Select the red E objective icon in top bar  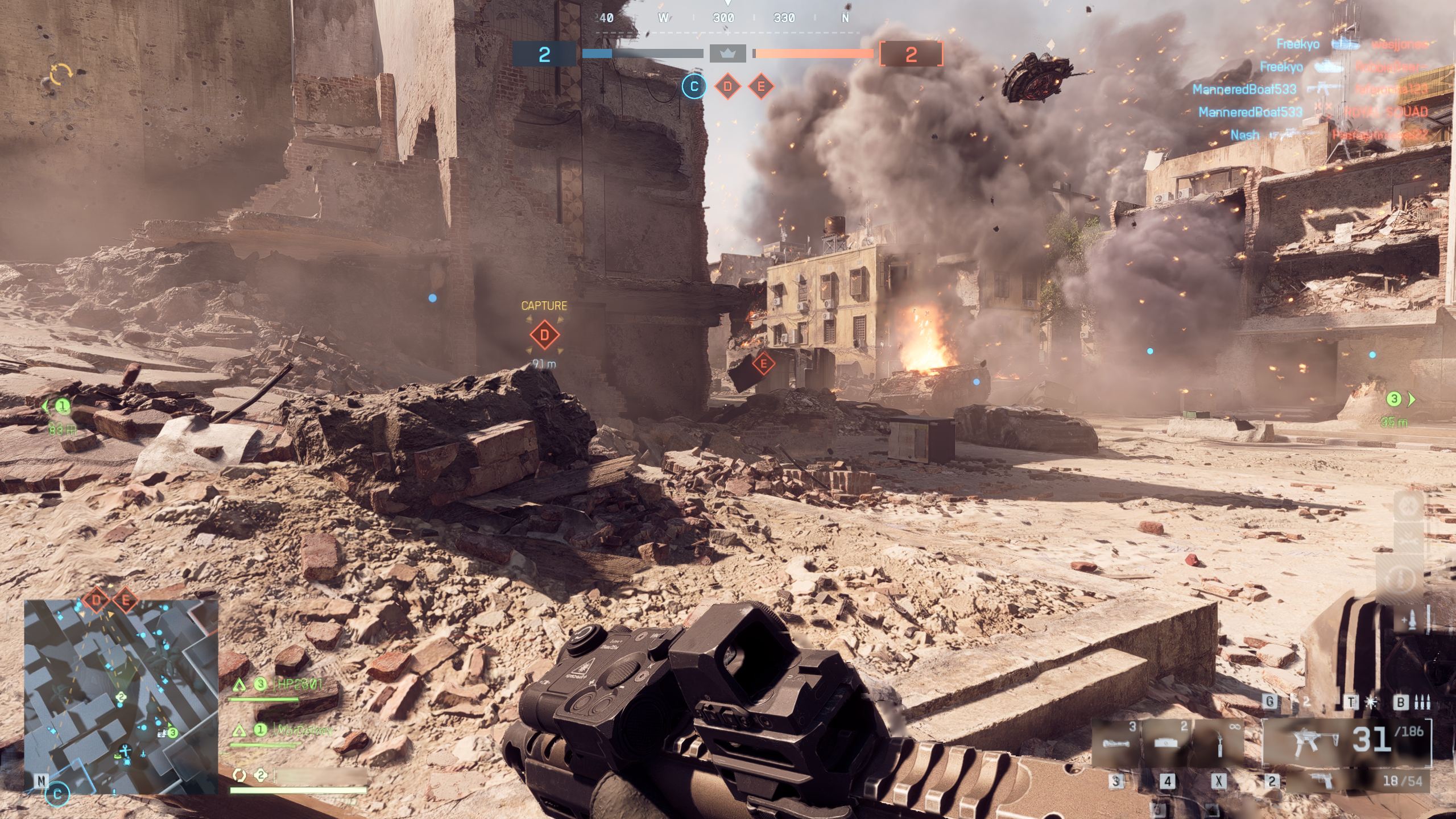click(x=761, y=87)
